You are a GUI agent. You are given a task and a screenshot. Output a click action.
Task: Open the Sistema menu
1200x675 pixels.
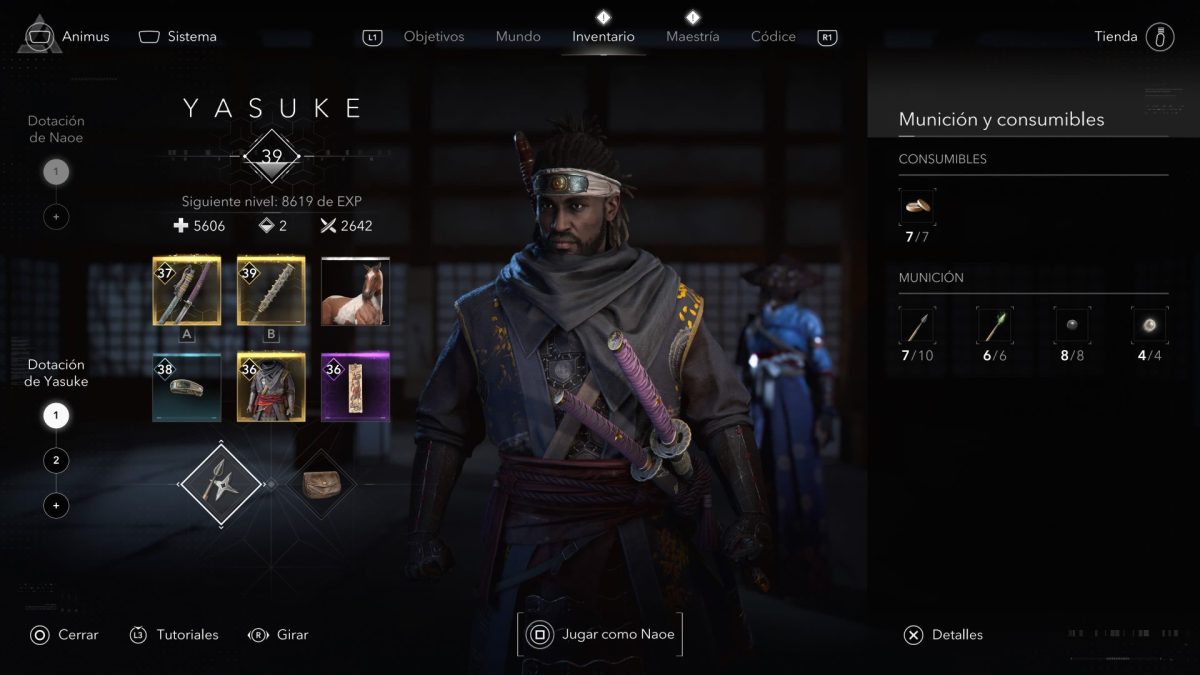[x=178, y=37]
